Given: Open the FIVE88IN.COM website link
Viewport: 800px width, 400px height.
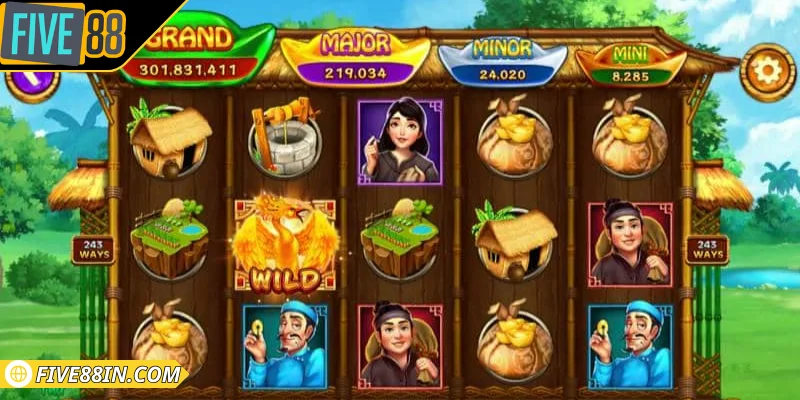Looking at the screenshot, I should point(97,376).
